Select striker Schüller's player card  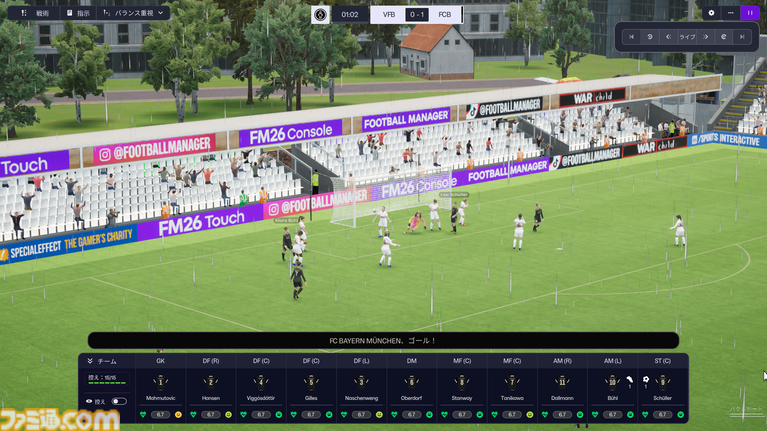click(x=663, y=388)
